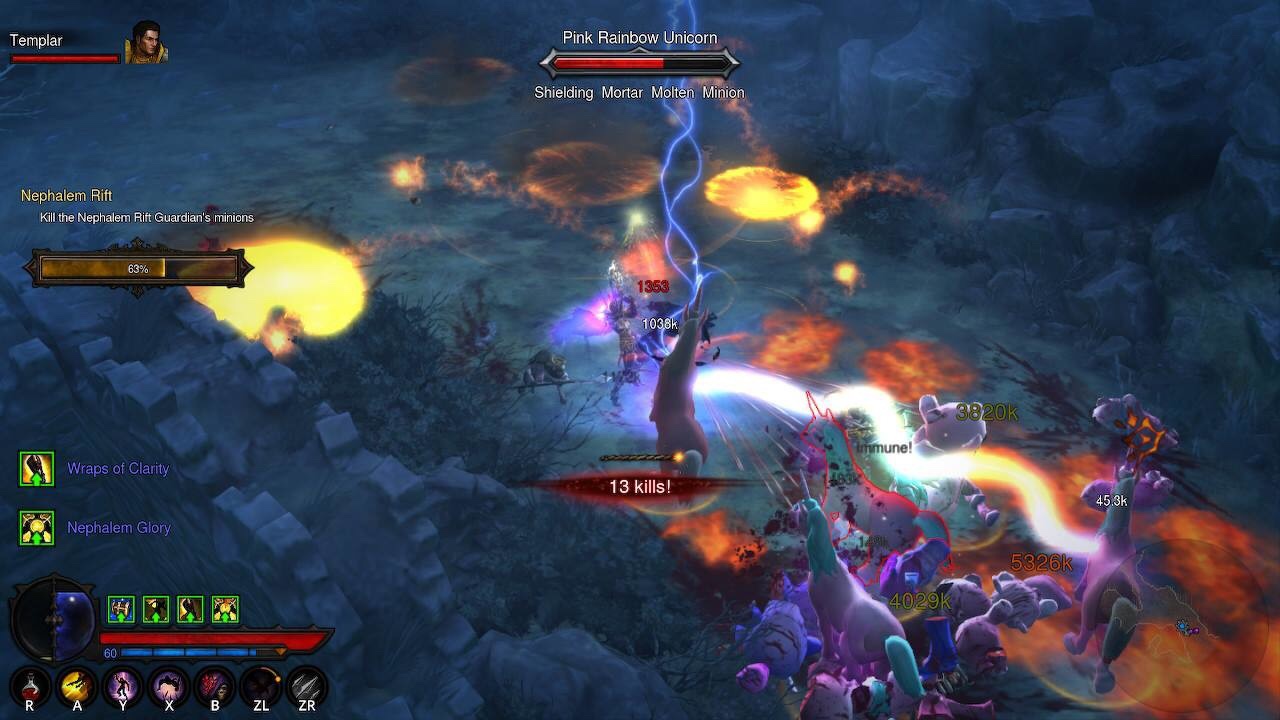This screenshot has height=720, width=1280.
Task: Click the first blue-background buff icon above health bar
Action: click(x=121, y=609)
